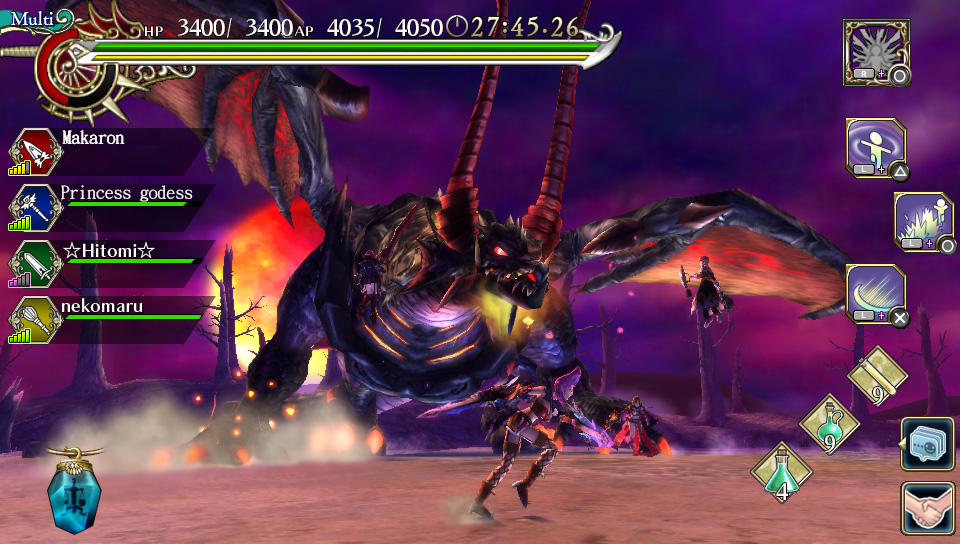Cast the crescent slash skill

(x=875, y=293)
